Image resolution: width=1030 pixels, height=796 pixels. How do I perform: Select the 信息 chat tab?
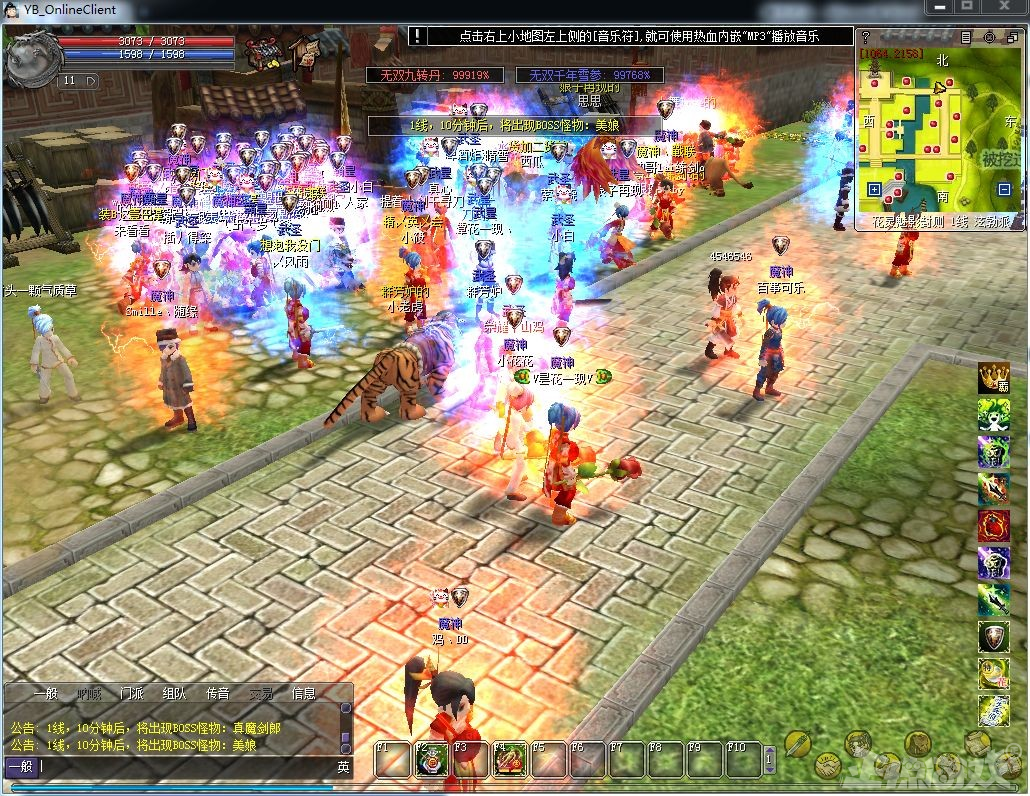pos(303,693)
